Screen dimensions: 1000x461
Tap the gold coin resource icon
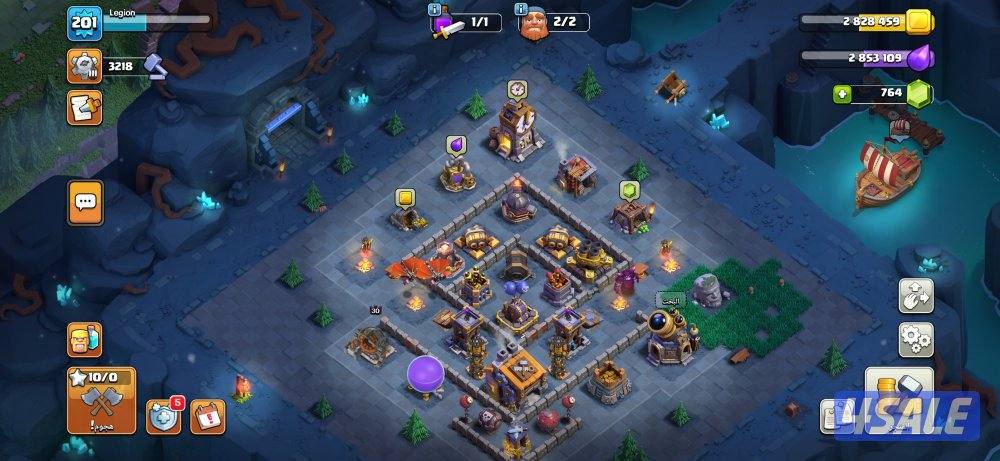pos(917,21)
